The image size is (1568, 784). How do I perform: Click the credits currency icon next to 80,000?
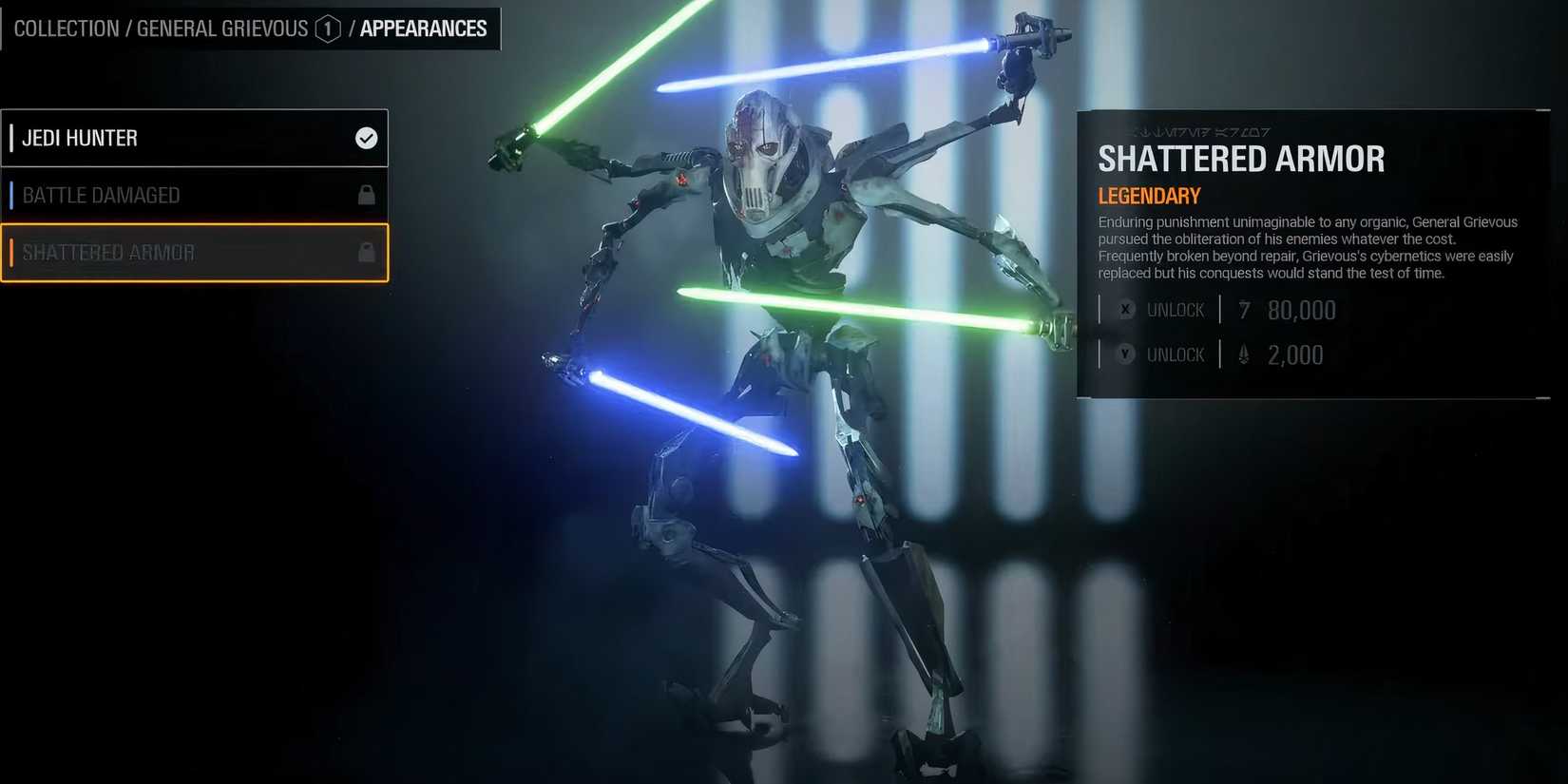click(x=1245, y=310)
